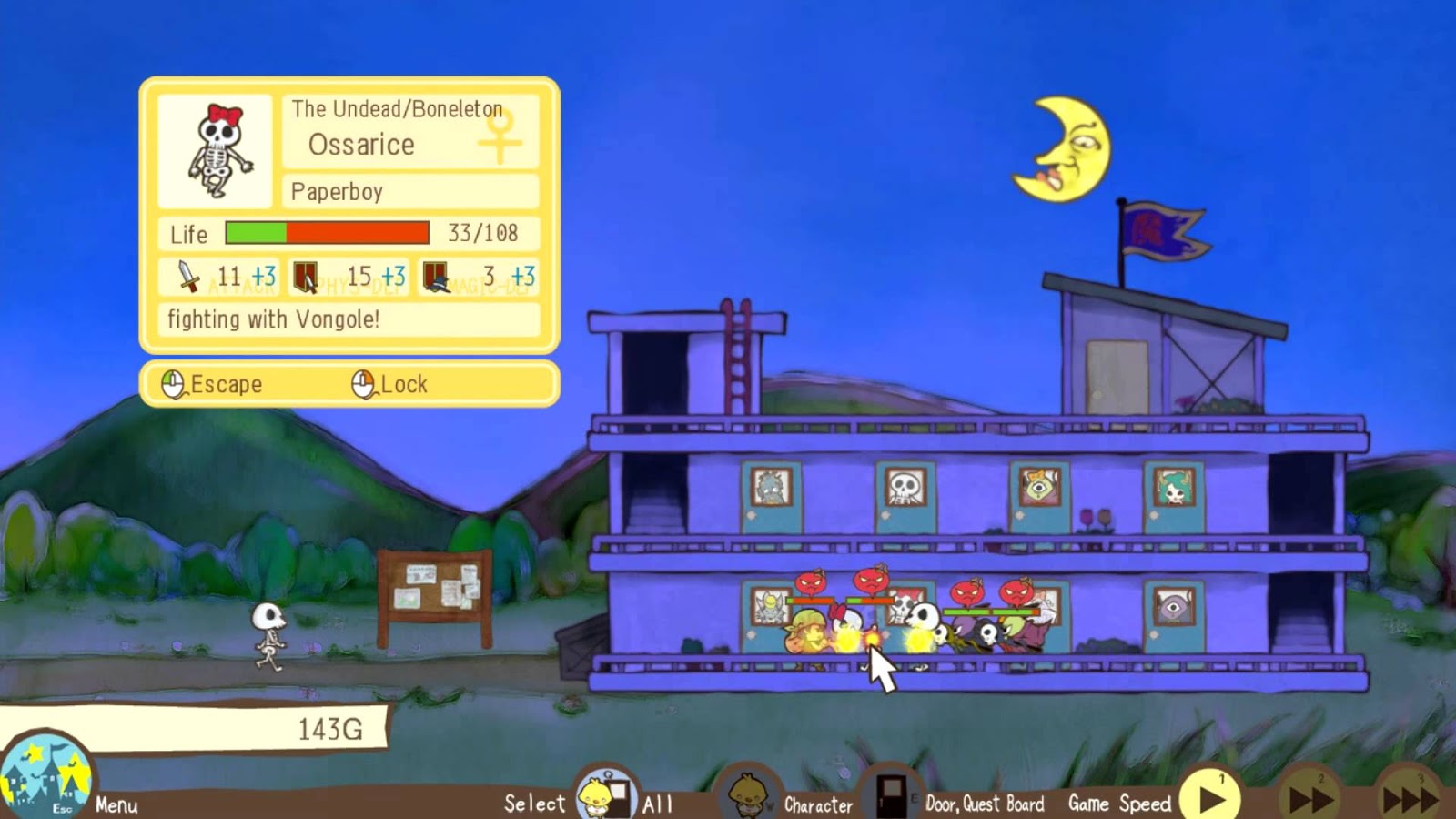1456x819 pixels.
Task: Click the Escape command in character panel
Action: click(213, 384)
